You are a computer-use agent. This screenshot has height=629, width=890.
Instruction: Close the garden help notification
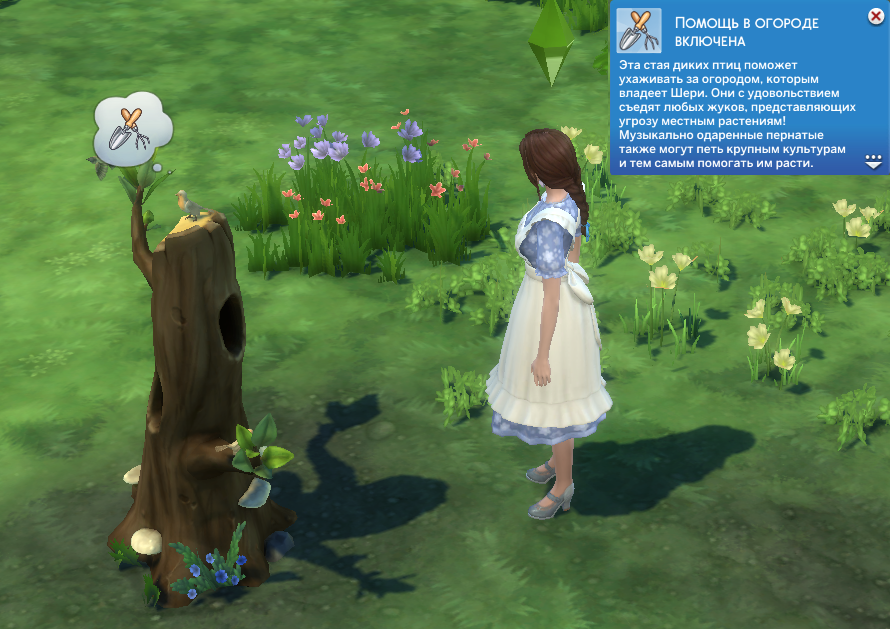coord(876,16)
